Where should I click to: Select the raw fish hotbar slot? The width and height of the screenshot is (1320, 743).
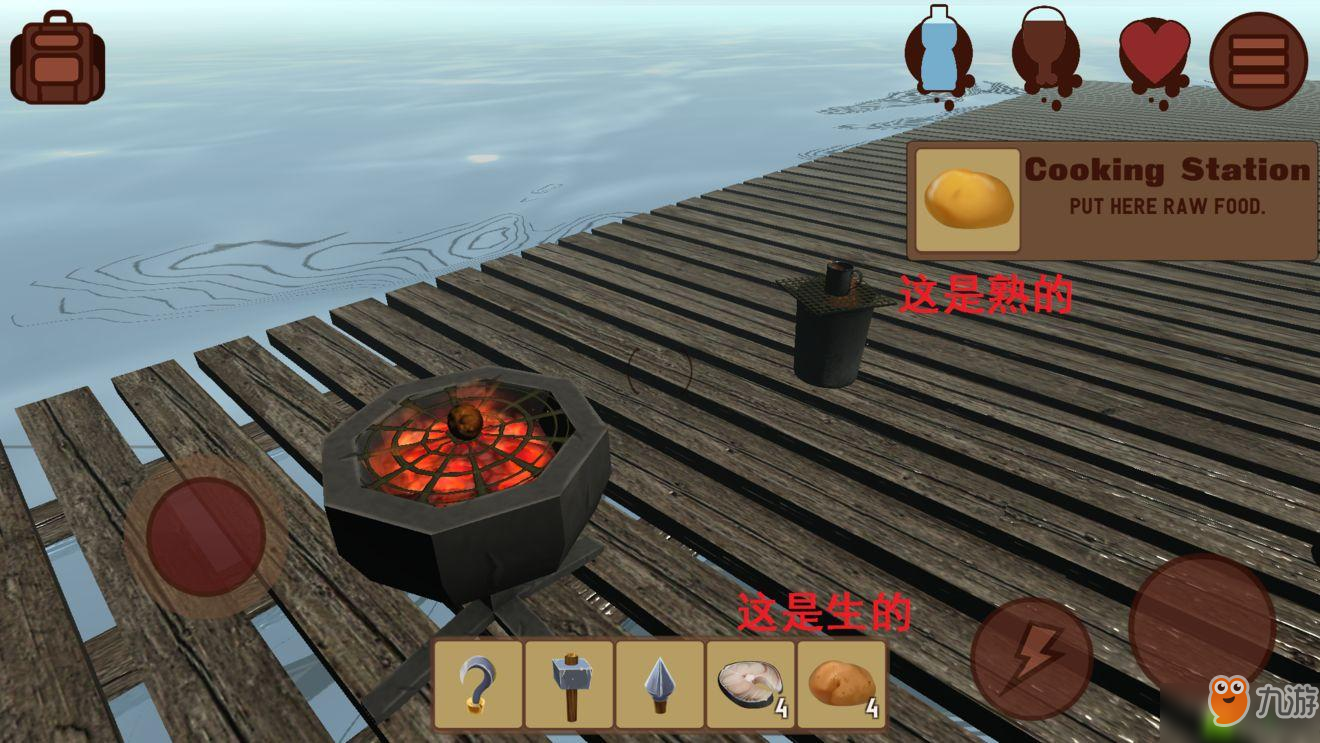click(x=750, y=684)
